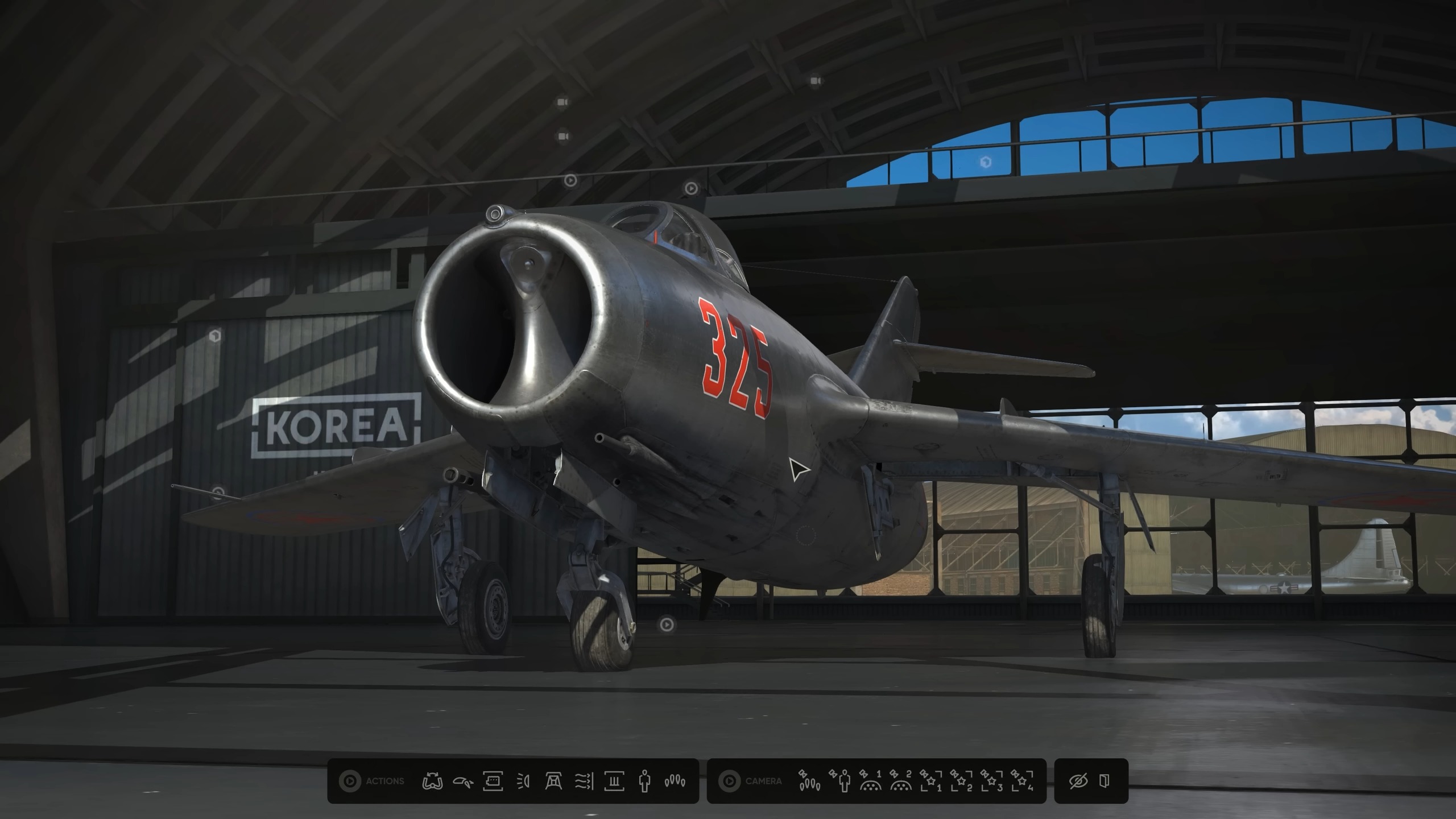This screenshot has width=1456, height=819.
Task: Click the first-person camera view icon
Action: tap(841, 781)
